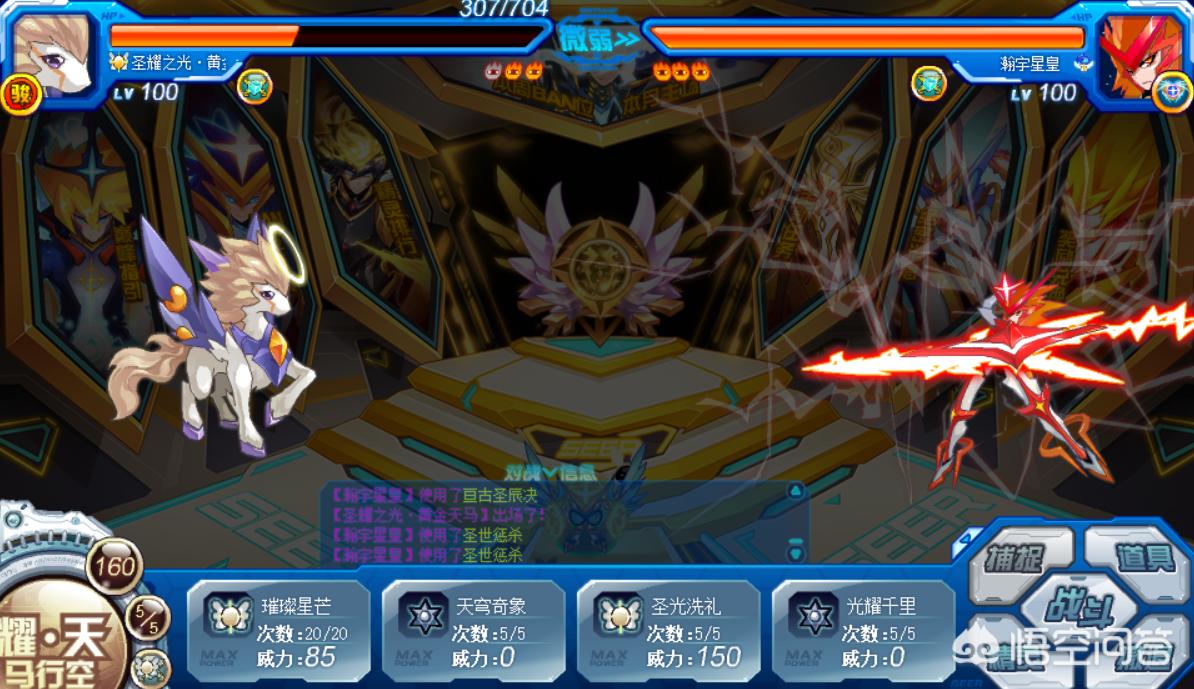Select the 天穹奇象 skill
The image size is (1194, 689).
click(473, 631)
